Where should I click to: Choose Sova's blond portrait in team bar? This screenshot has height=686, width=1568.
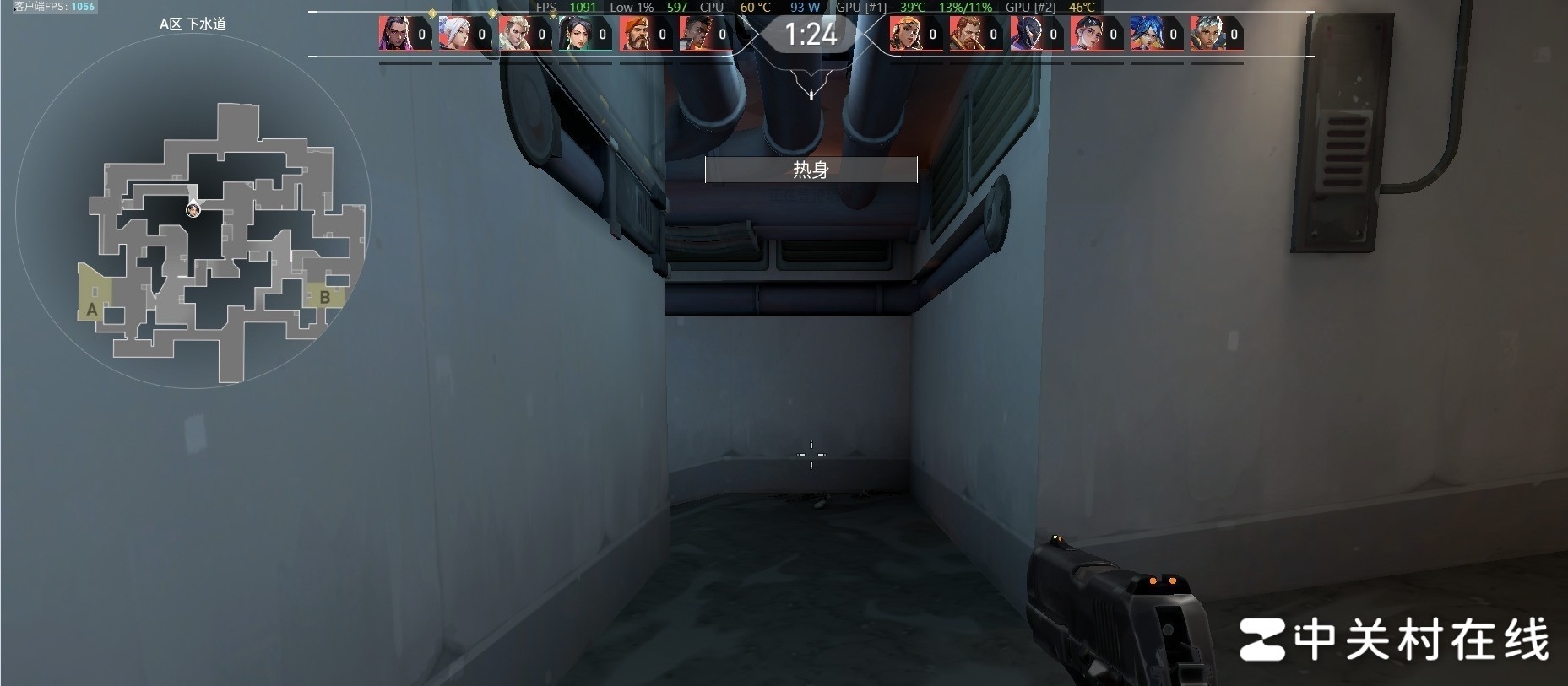click(514, 34)
